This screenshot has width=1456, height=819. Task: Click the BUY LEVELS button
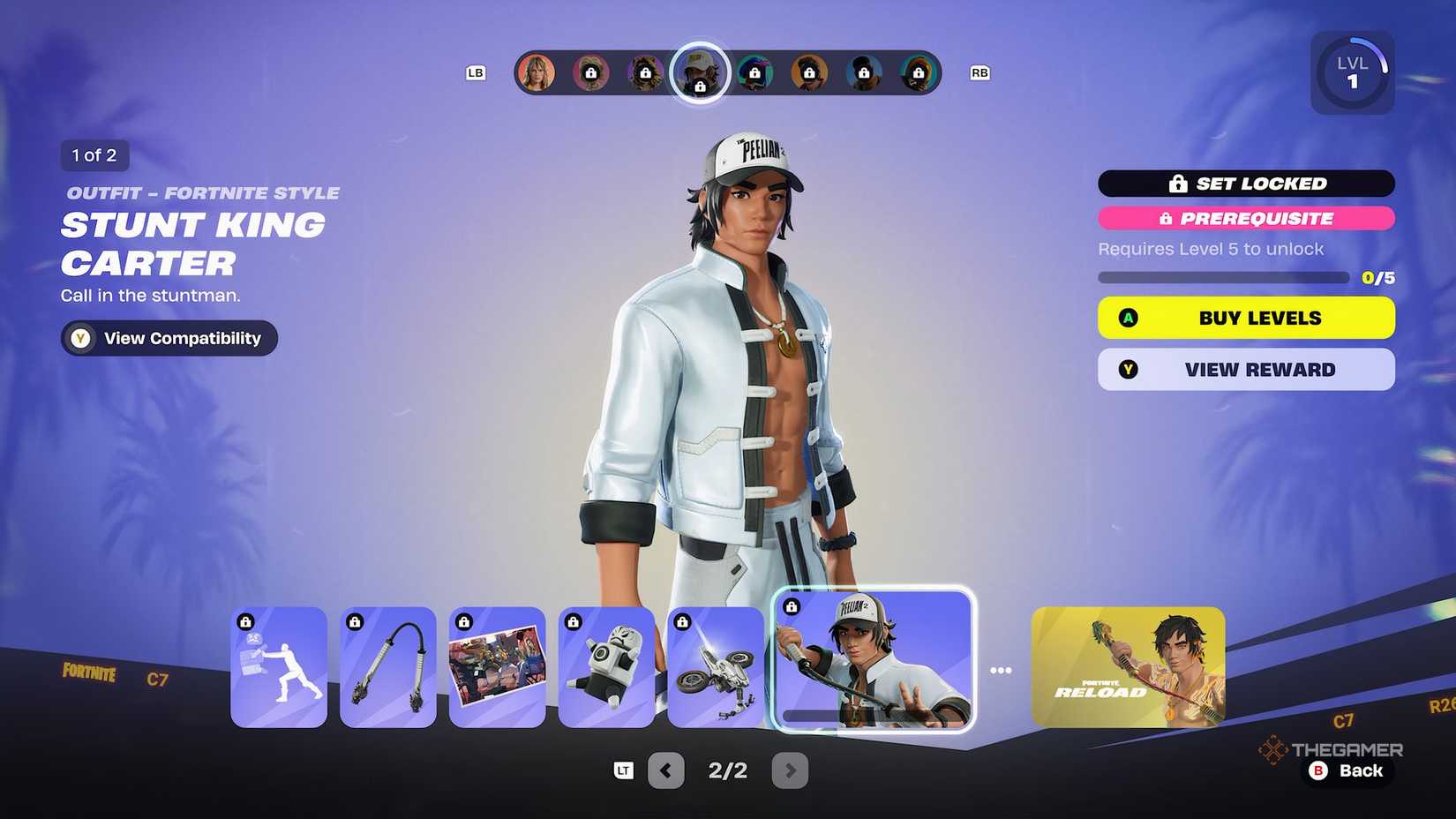coord(1245,318)
